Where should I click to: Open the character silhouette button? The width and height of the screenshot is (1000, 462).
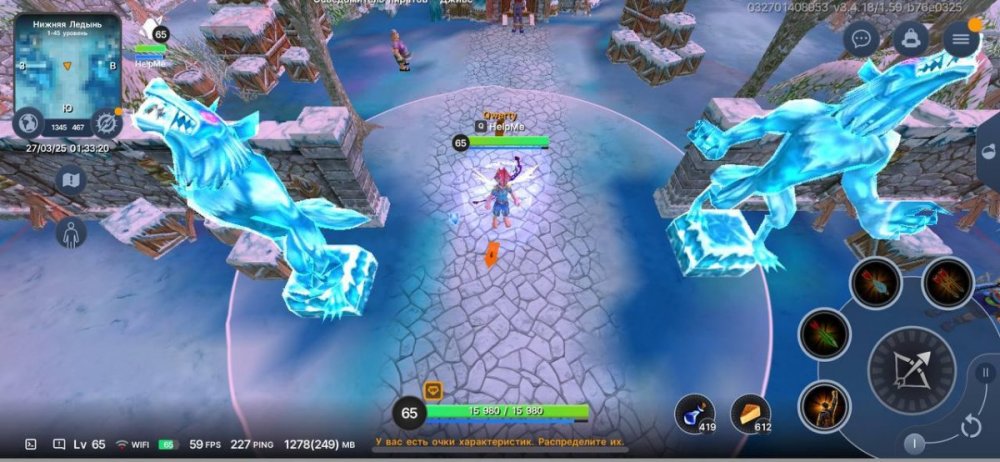click(x=70, y=232)
